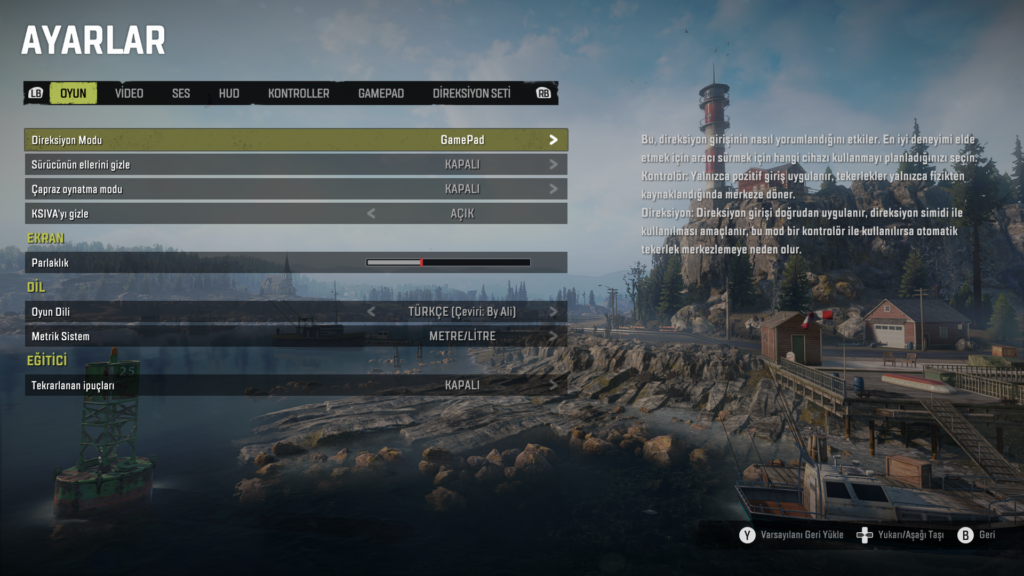Click Geri to go back
This screenshot has width=1024, height=576.
pyautogui.click(x=986, y=535)
